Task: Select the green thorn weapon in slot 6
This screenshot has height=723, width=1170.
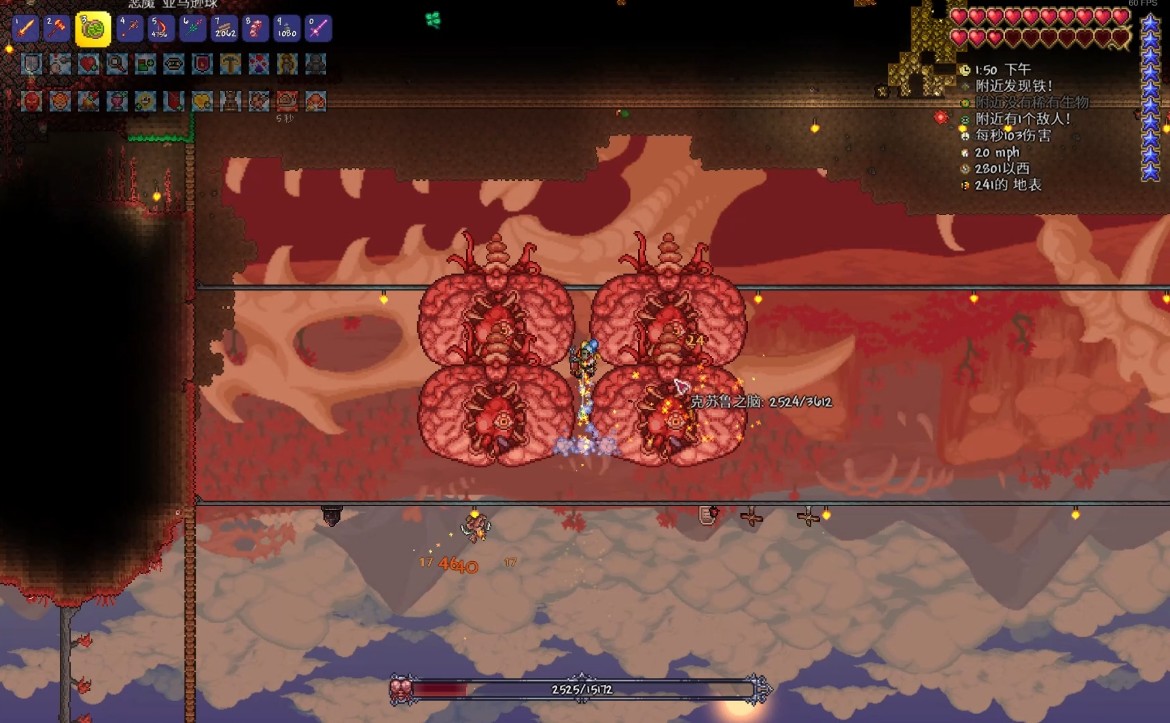Action: [193, 28]
